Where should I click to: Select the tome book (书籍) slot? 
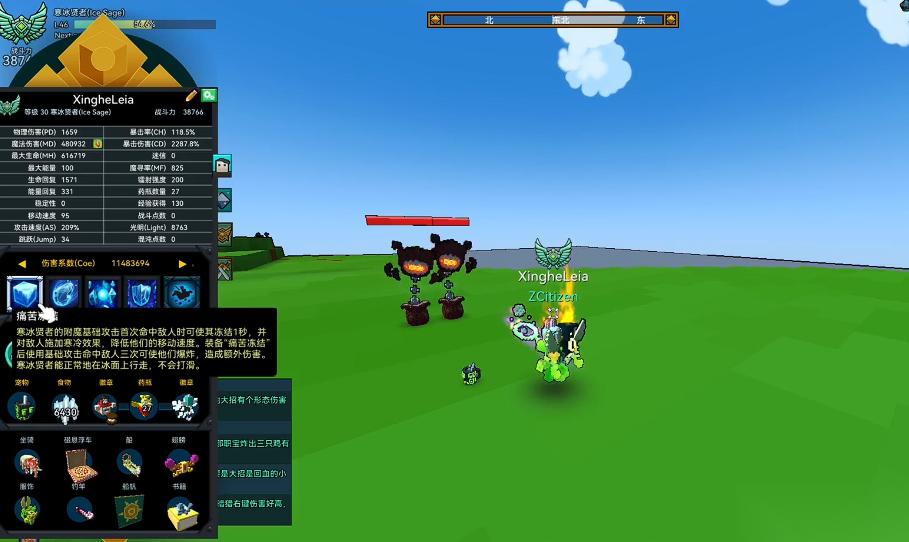point(180,510)
